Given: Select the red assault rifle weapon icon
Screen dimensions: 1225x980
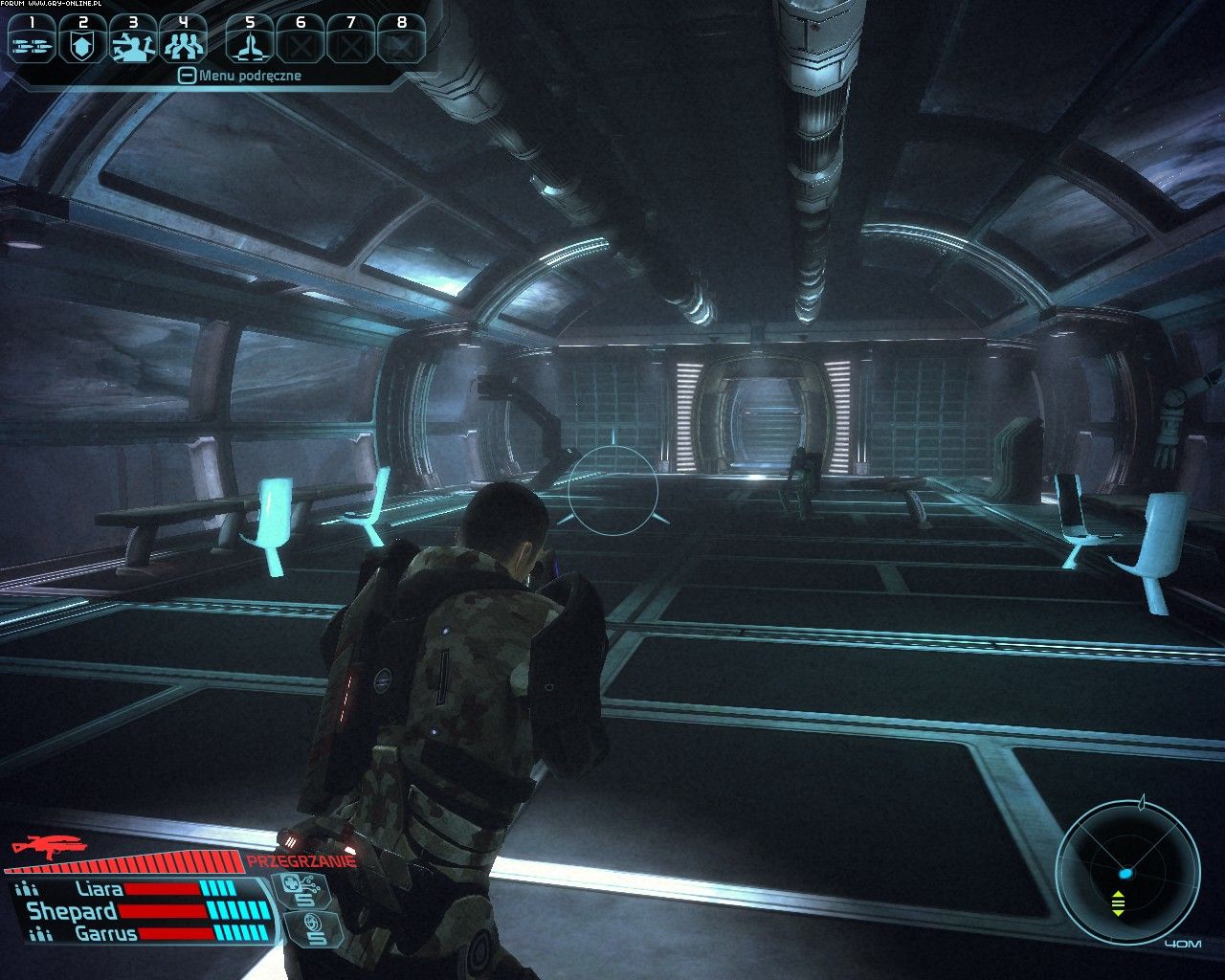Looking at the screenshot, I should (48, 845).
